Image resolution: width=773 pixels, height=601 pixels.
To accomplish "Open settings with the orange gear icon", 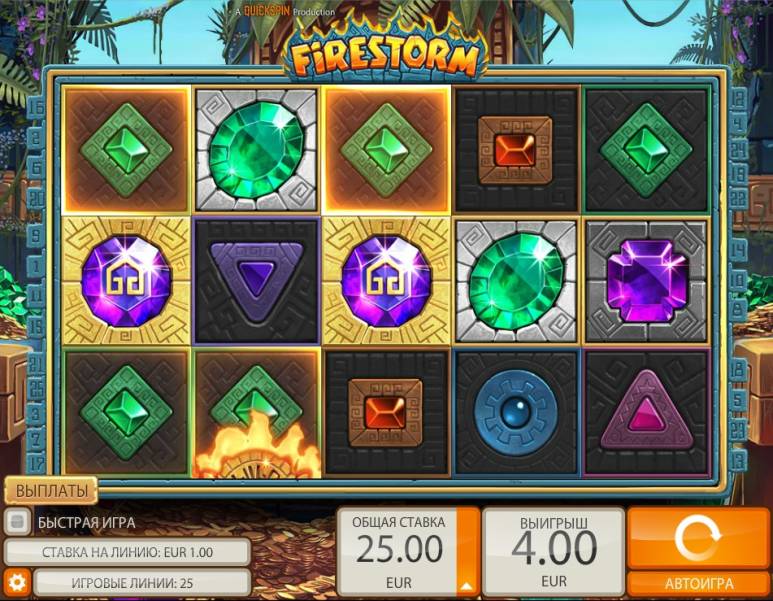I will point(16,582).
